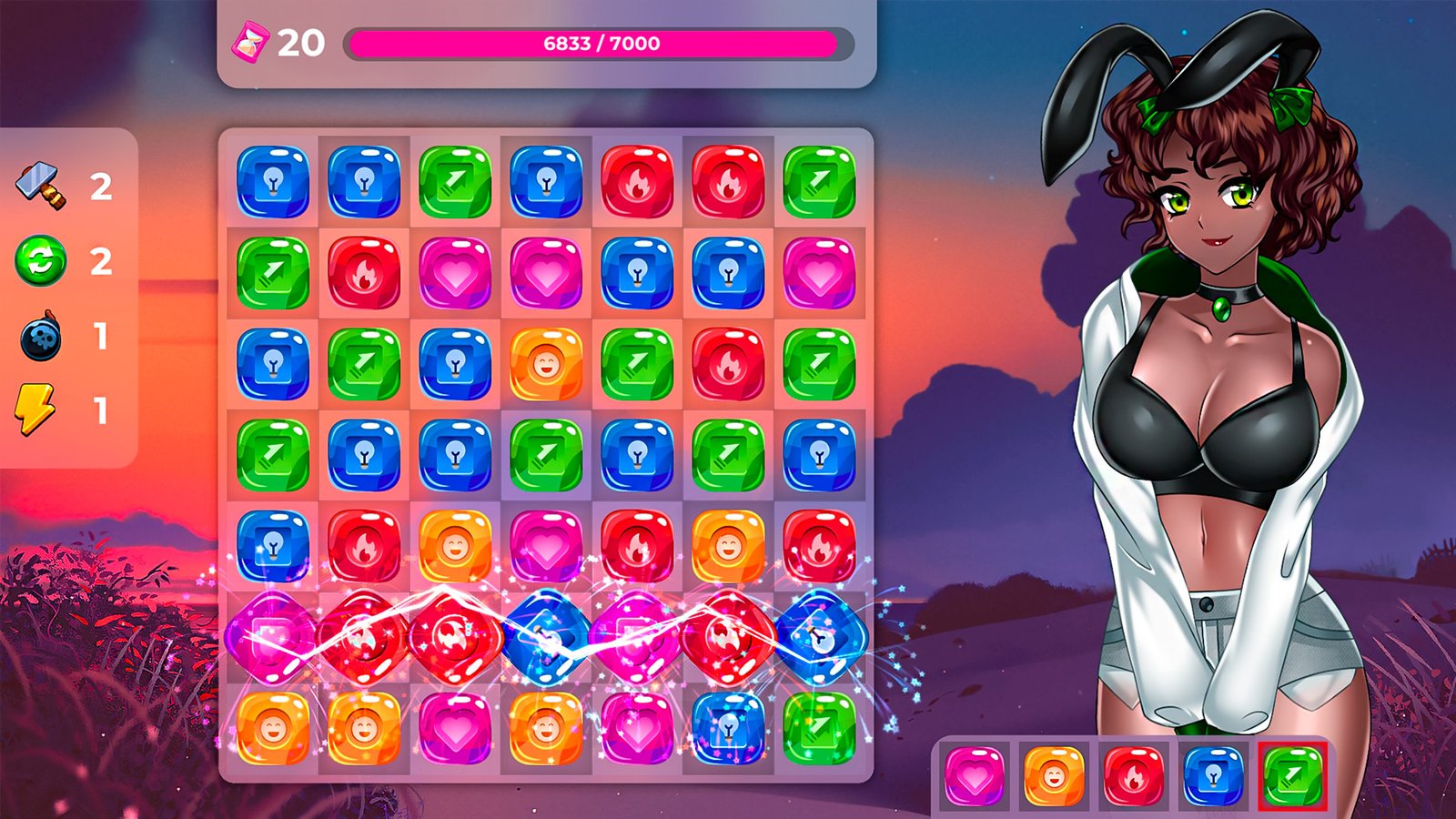
Task: Trigger the lightning bolt booster
Action: point(36,409)
